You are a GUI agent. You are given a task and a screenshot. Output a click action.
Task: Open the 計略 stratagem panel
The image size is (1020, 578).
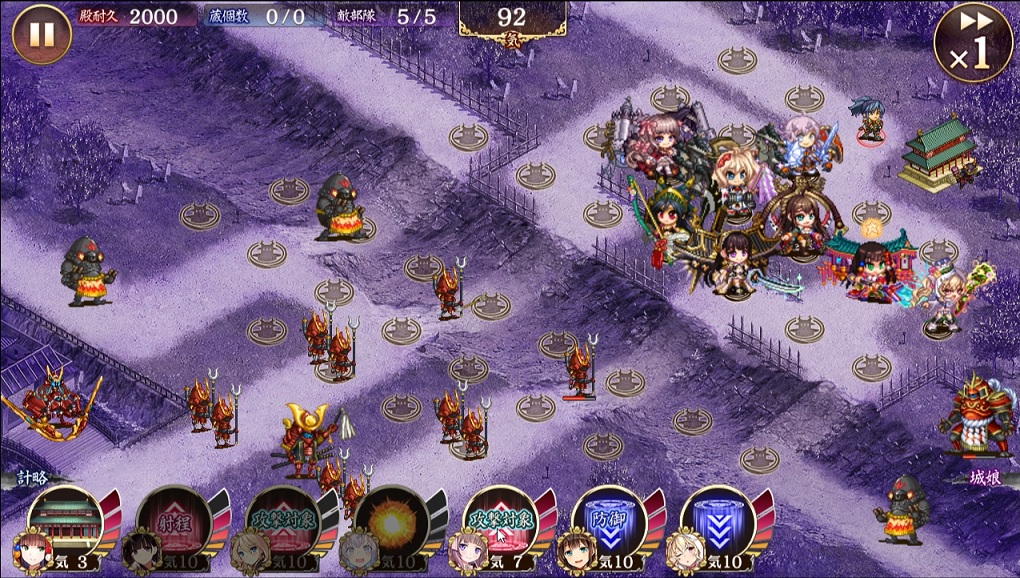point(32,477)
